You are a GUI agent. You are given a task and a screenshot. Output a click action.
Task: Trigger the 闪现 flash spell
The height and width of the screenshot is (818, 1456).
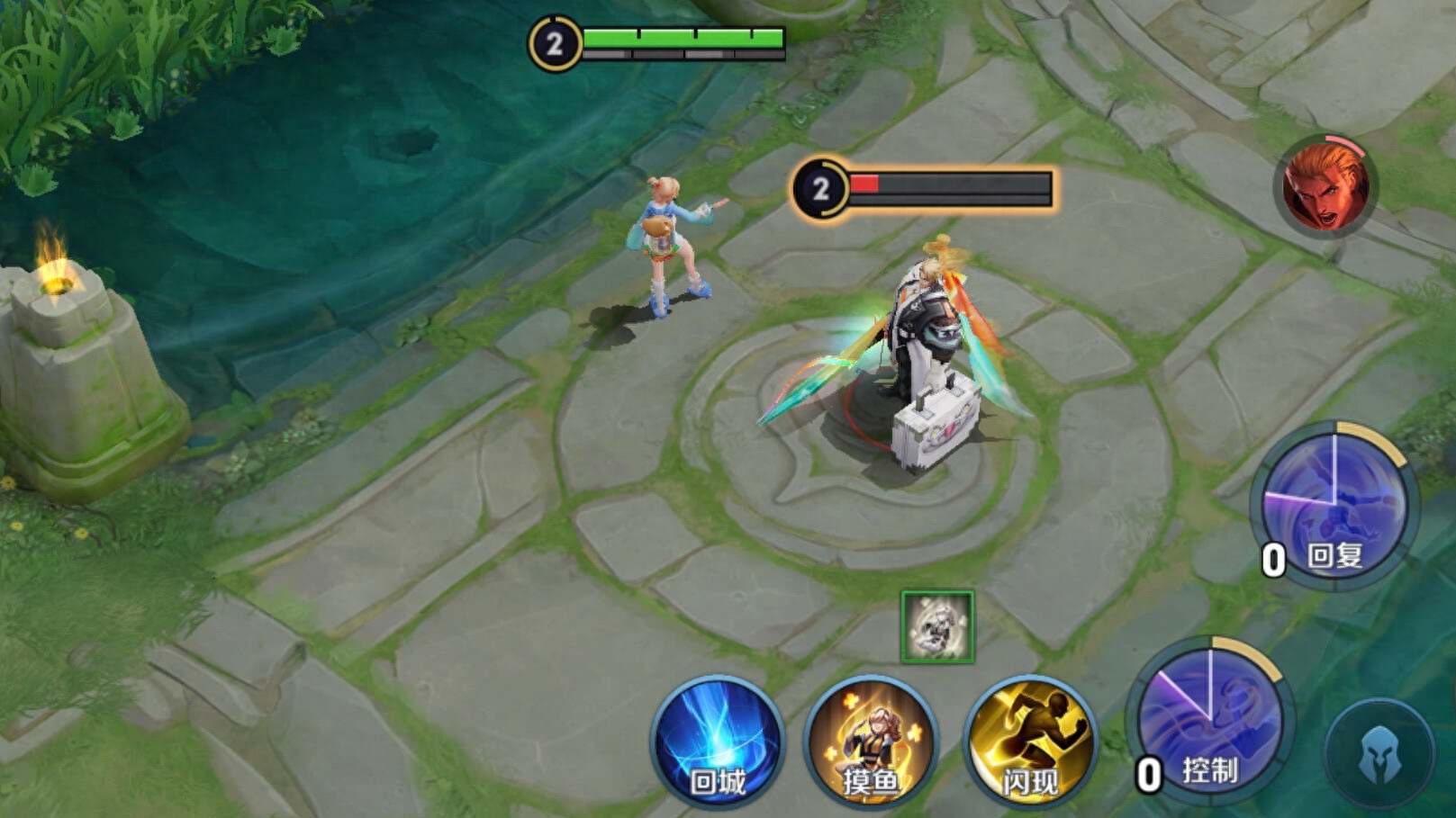pyautogui.click(x=1030, y=742)
